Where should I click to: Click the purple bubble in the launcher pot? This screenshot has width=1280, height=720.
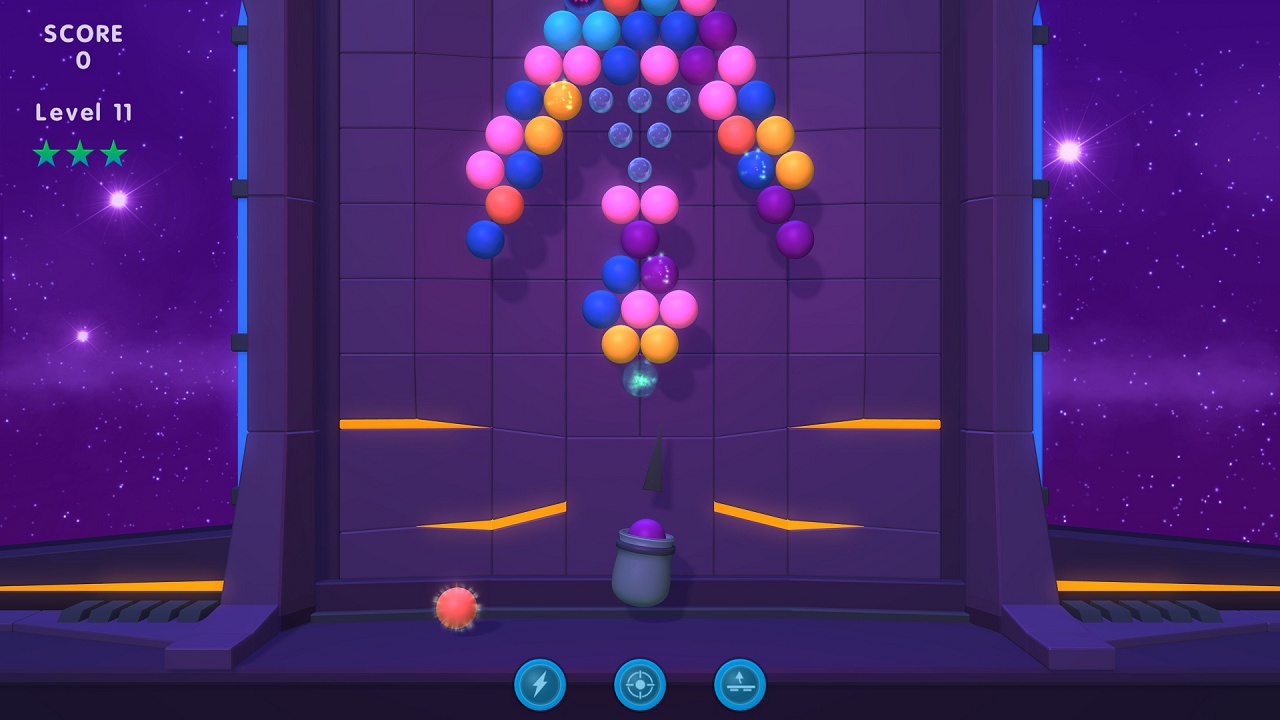pos(644,527)
